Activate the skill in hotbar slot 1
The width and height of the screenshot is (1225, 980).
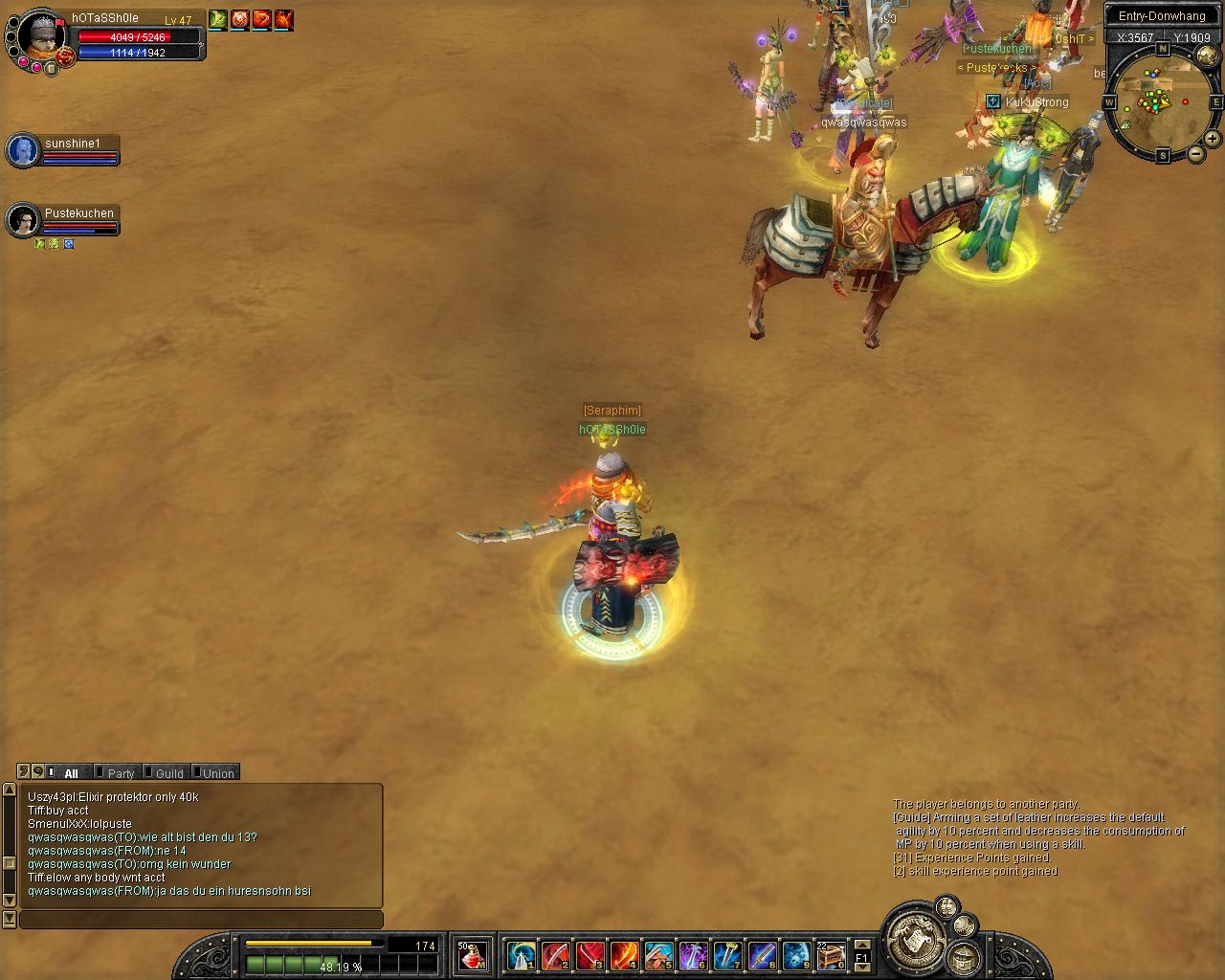click(x=521, y=955)
